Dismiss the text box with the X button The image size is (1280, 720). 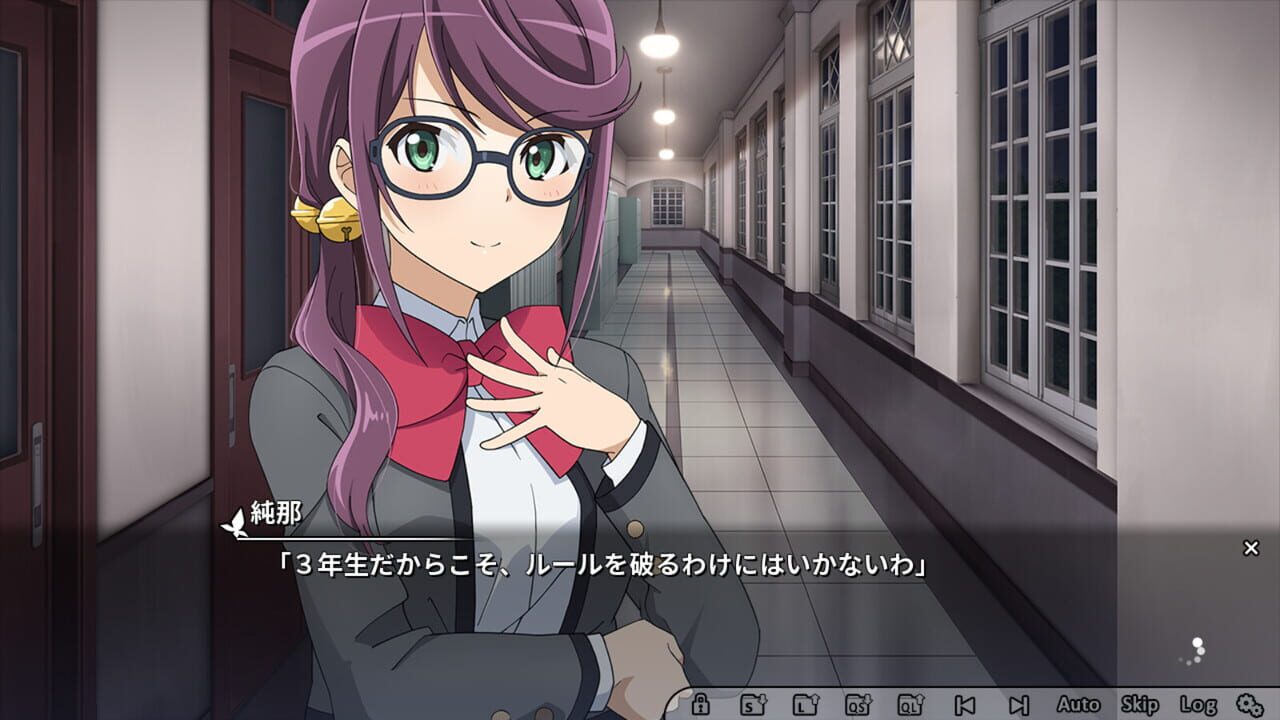click(x=1251, y=546)
